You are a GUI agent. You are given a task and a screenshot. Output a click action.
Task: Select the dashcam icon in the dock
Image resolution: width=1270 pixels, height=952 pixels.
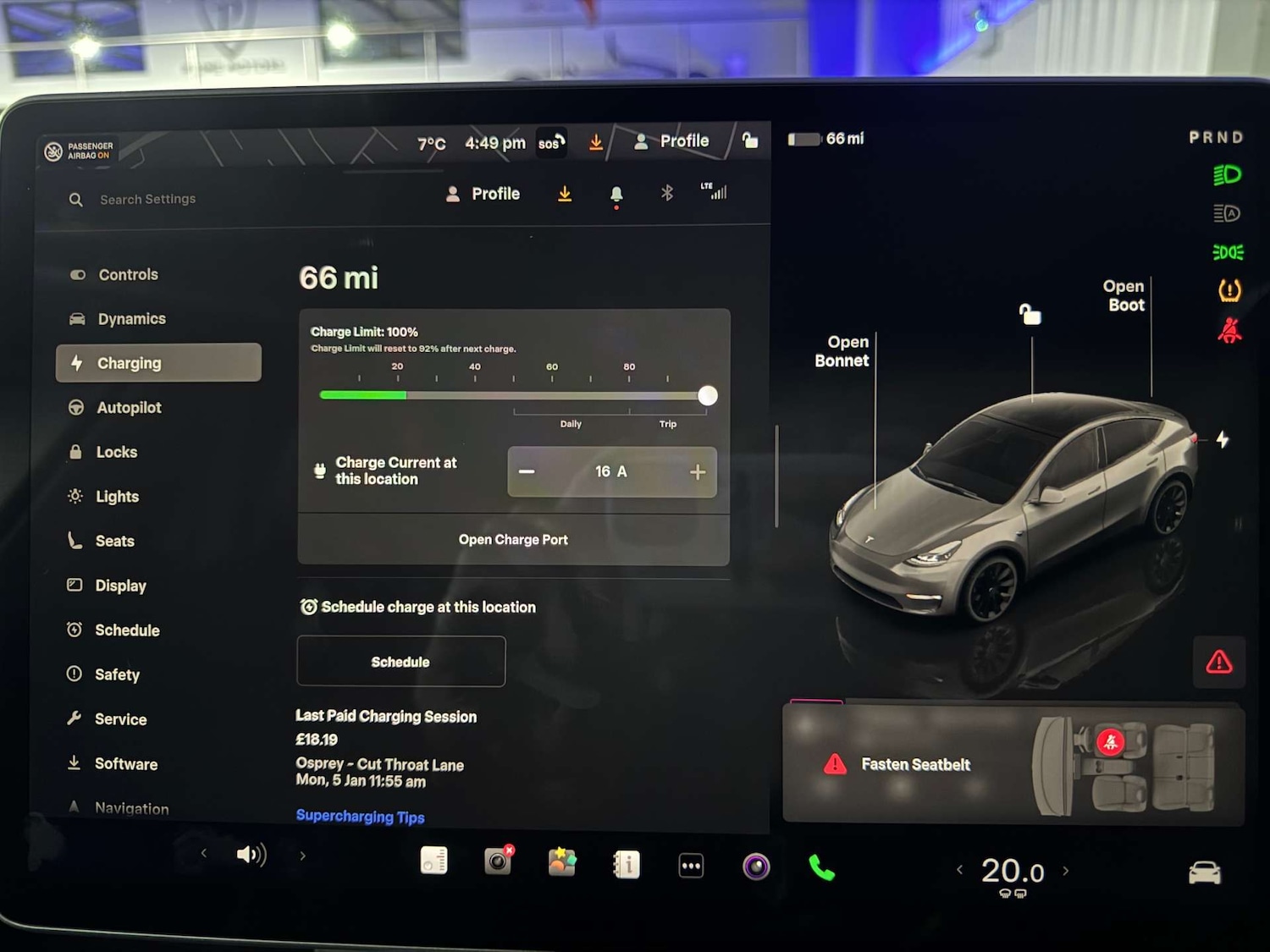coord(497,861)
